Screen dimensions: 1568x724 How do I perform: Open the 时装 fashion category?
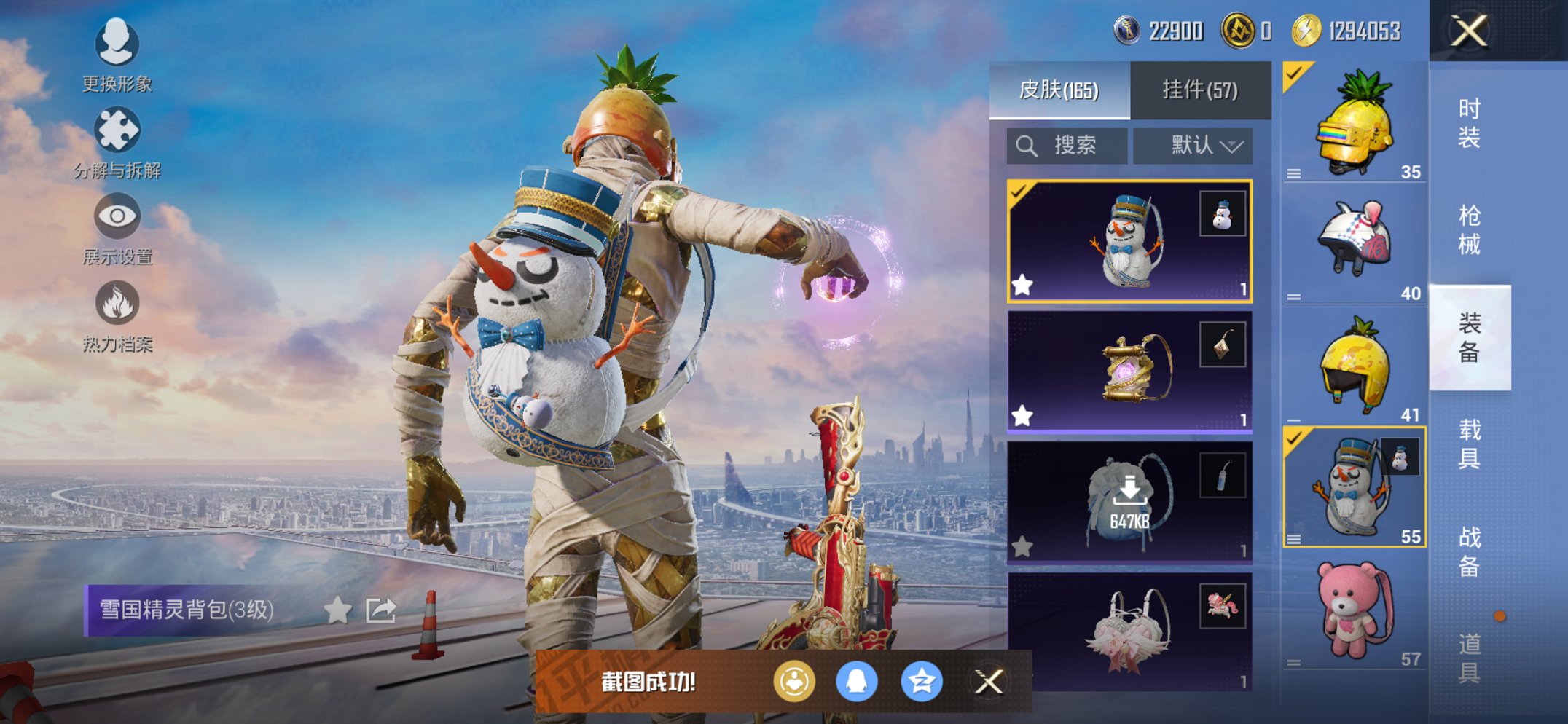(x=1469, y=123)
